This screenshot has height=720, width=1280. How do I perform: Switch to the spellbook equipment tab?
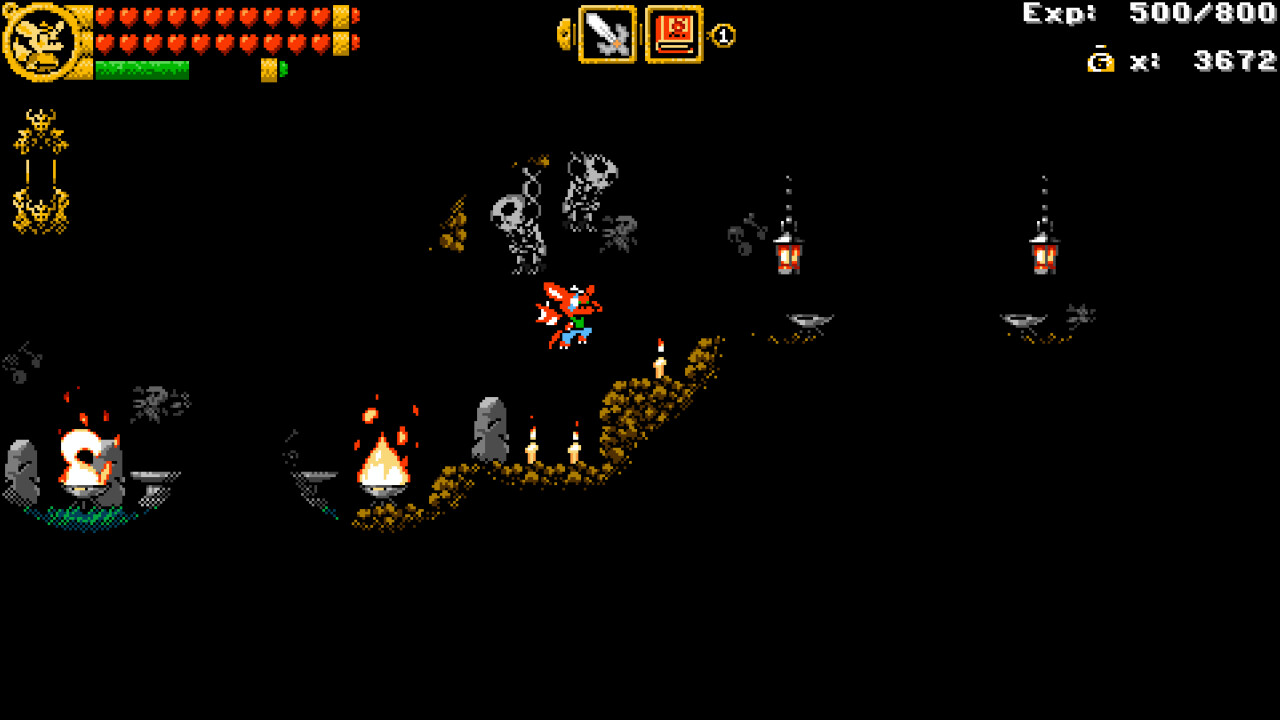pyautogui.click(x=673, y=33)
